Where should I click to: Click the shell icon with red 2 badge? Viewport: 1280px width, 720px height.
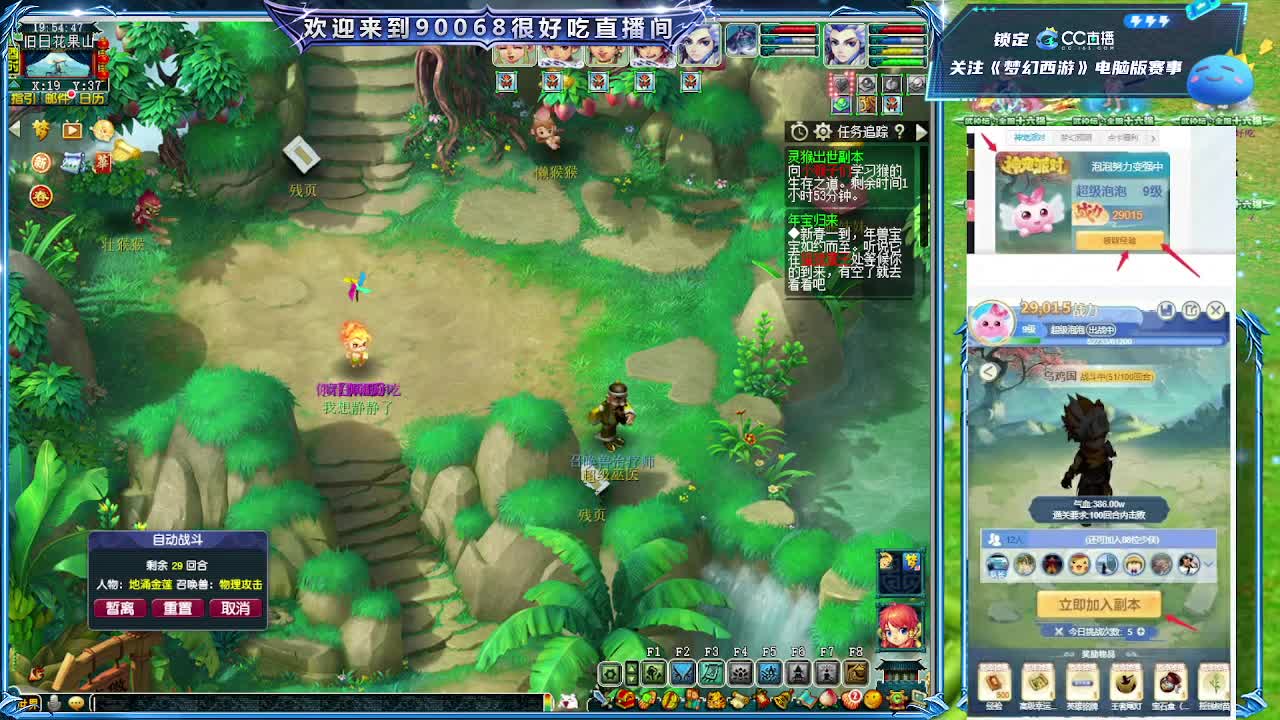(x=851, y=698)
